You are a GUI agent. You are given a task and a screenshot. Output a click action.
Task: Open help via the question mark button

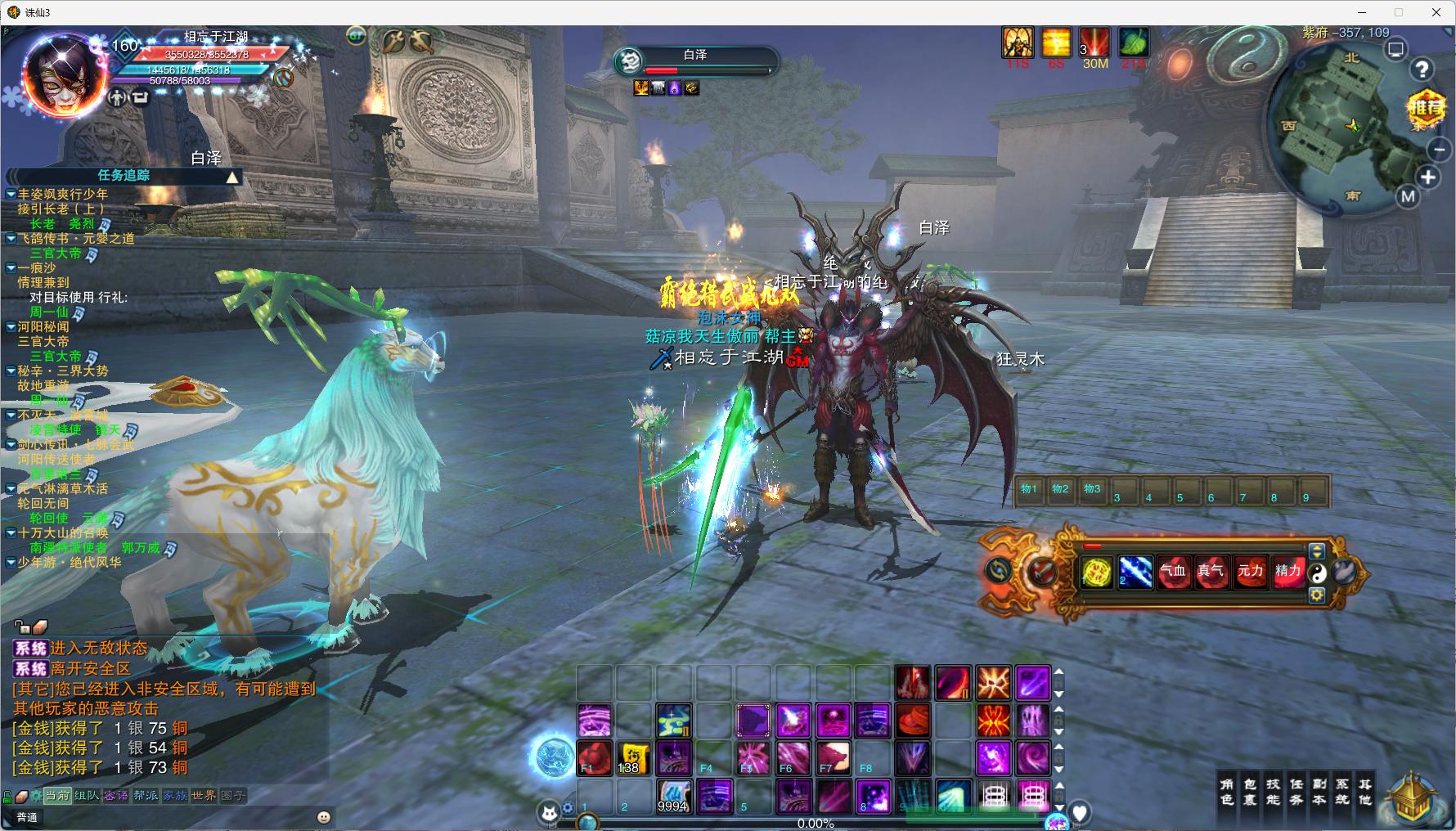[x=1422, y=70]
